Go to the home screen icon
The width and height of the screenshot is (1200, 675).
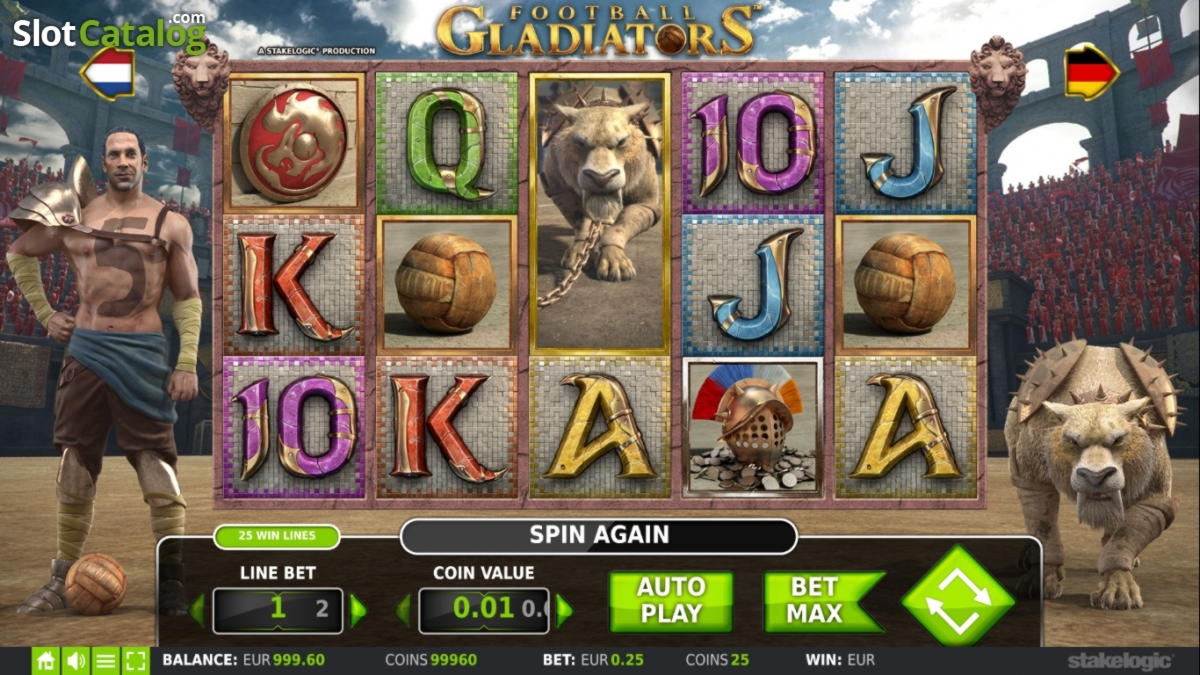(45, 661)
